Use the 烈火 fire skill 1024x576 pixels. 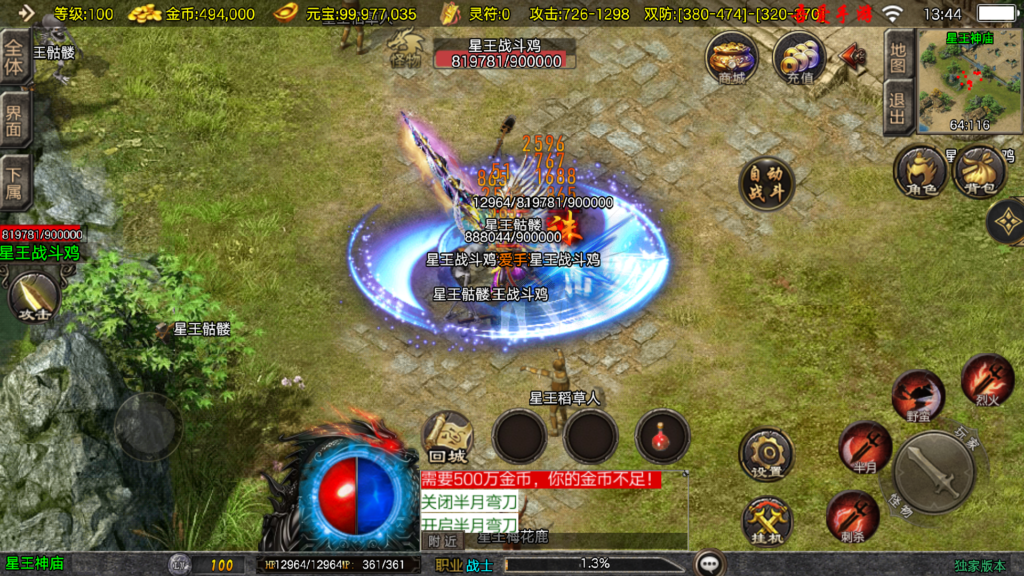coord(987,379)
